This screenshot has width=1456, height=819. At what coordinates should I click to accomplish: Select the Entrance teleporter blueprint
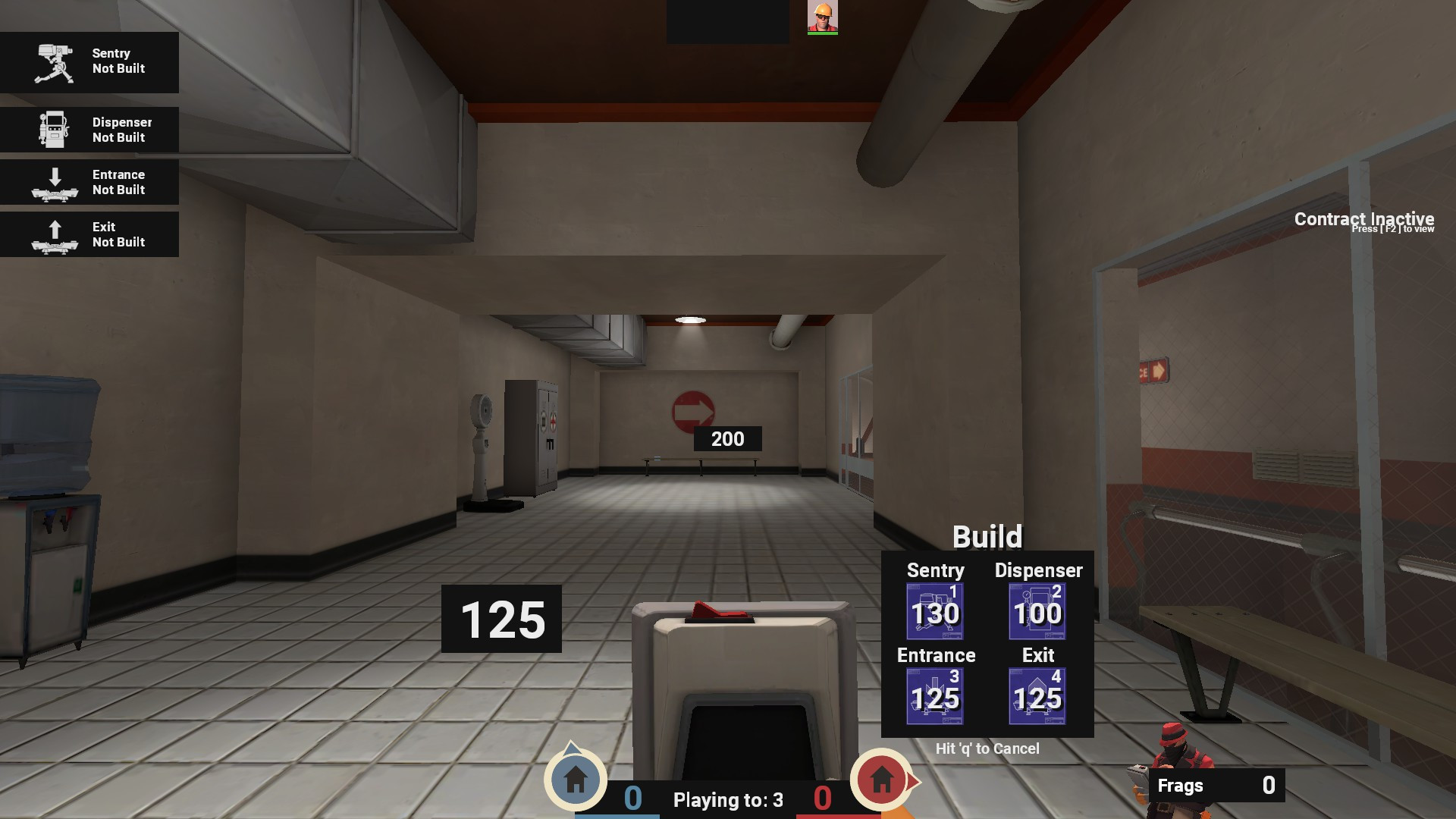[934, 695]
